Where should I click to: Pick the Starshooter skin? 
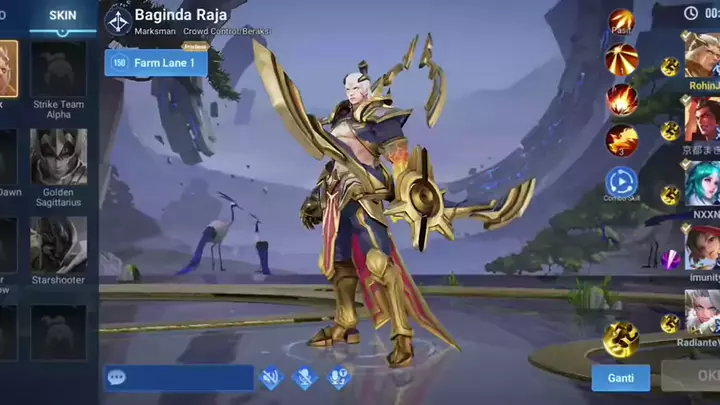(58, 245)
